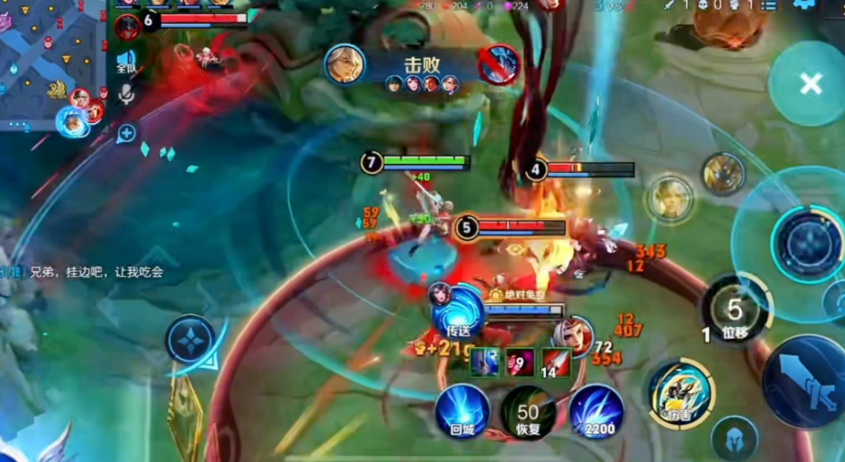Select the pink item showing 9
845x462 pixels.
pyautogui.click(x=521, y=363)
